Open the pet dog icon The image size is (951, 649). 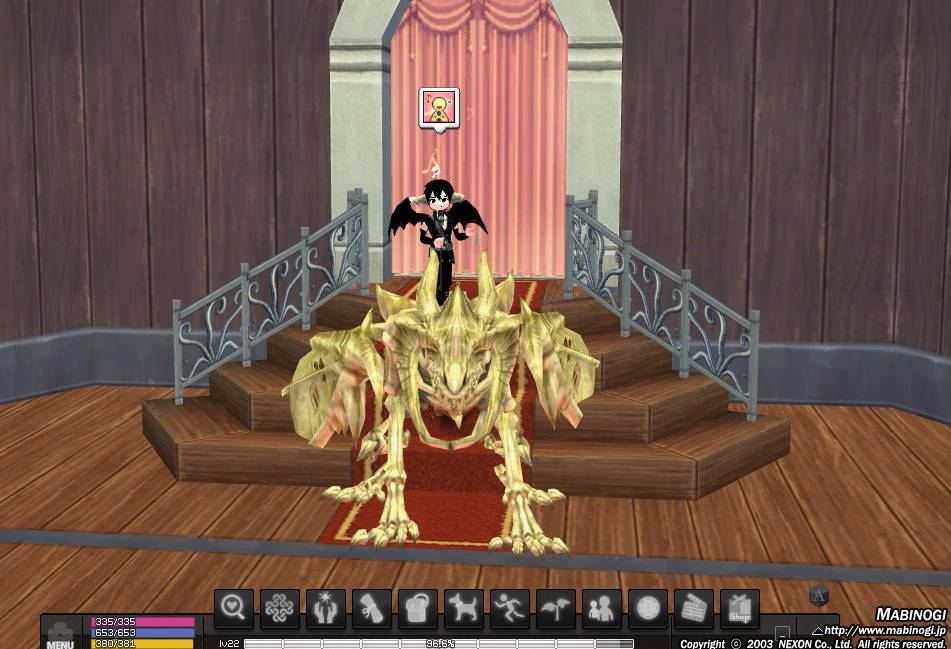464,608
